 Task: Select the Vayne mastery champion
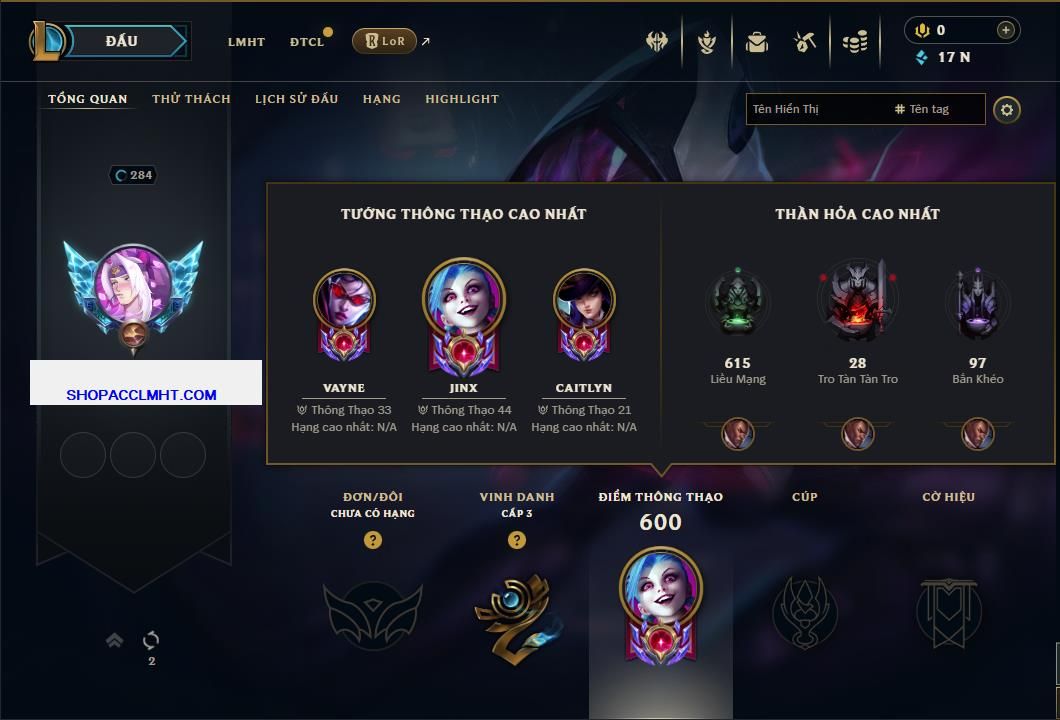(344, 310)
